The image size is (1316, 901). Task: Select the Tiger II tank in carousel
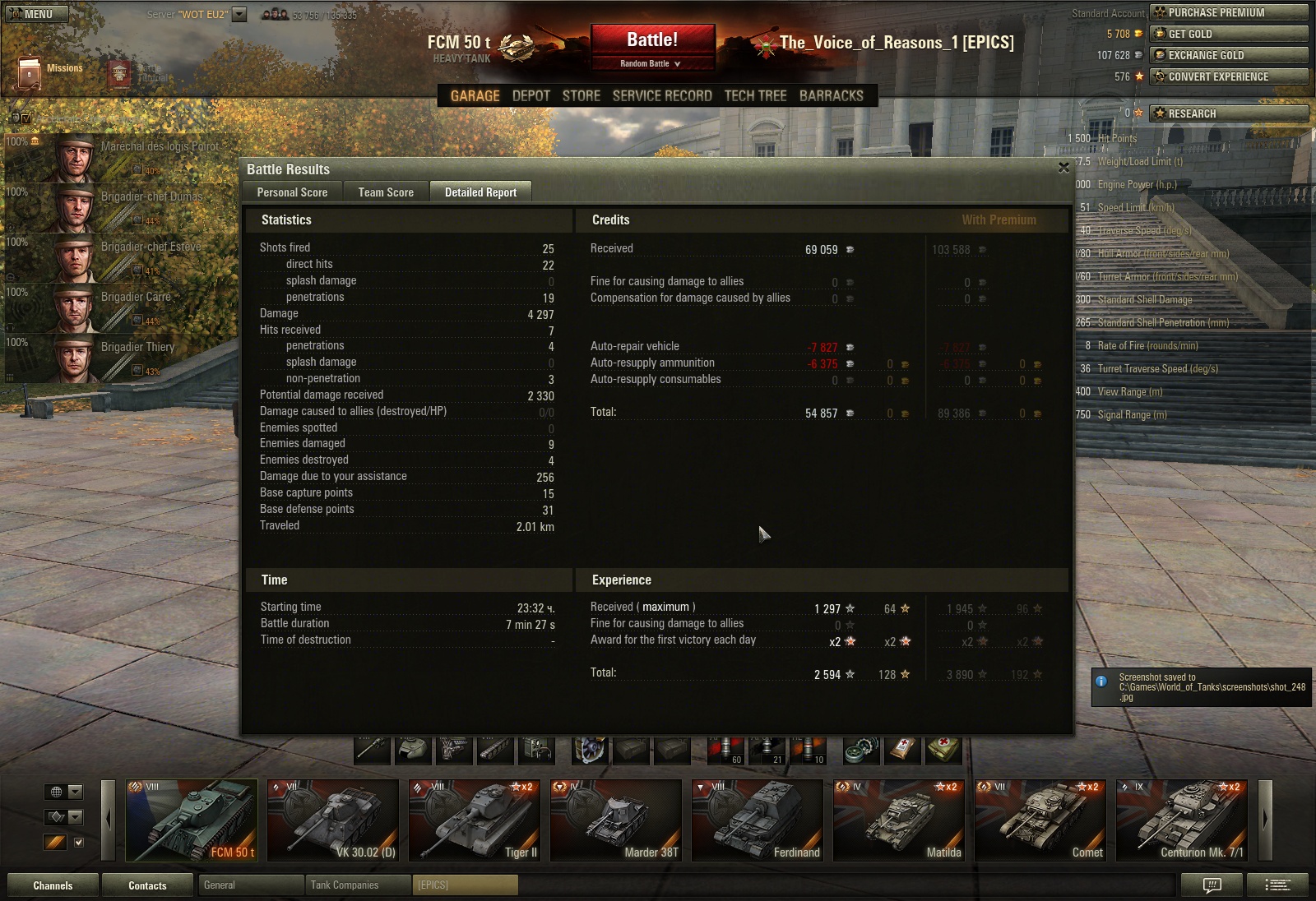[475, 820]
